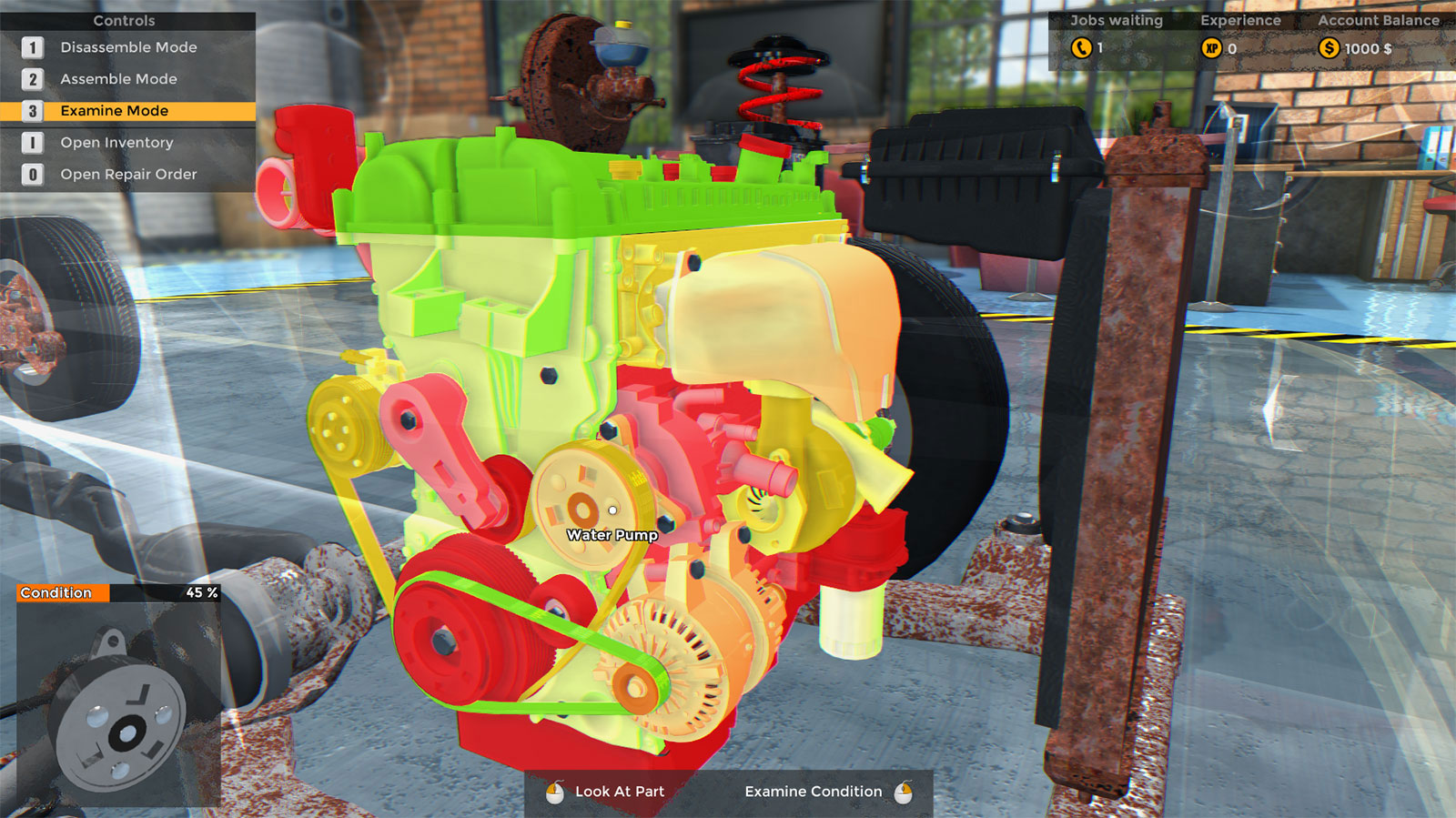
Task: Open the Repair Order from the Controls menu
Action: [x=127, y=174]
